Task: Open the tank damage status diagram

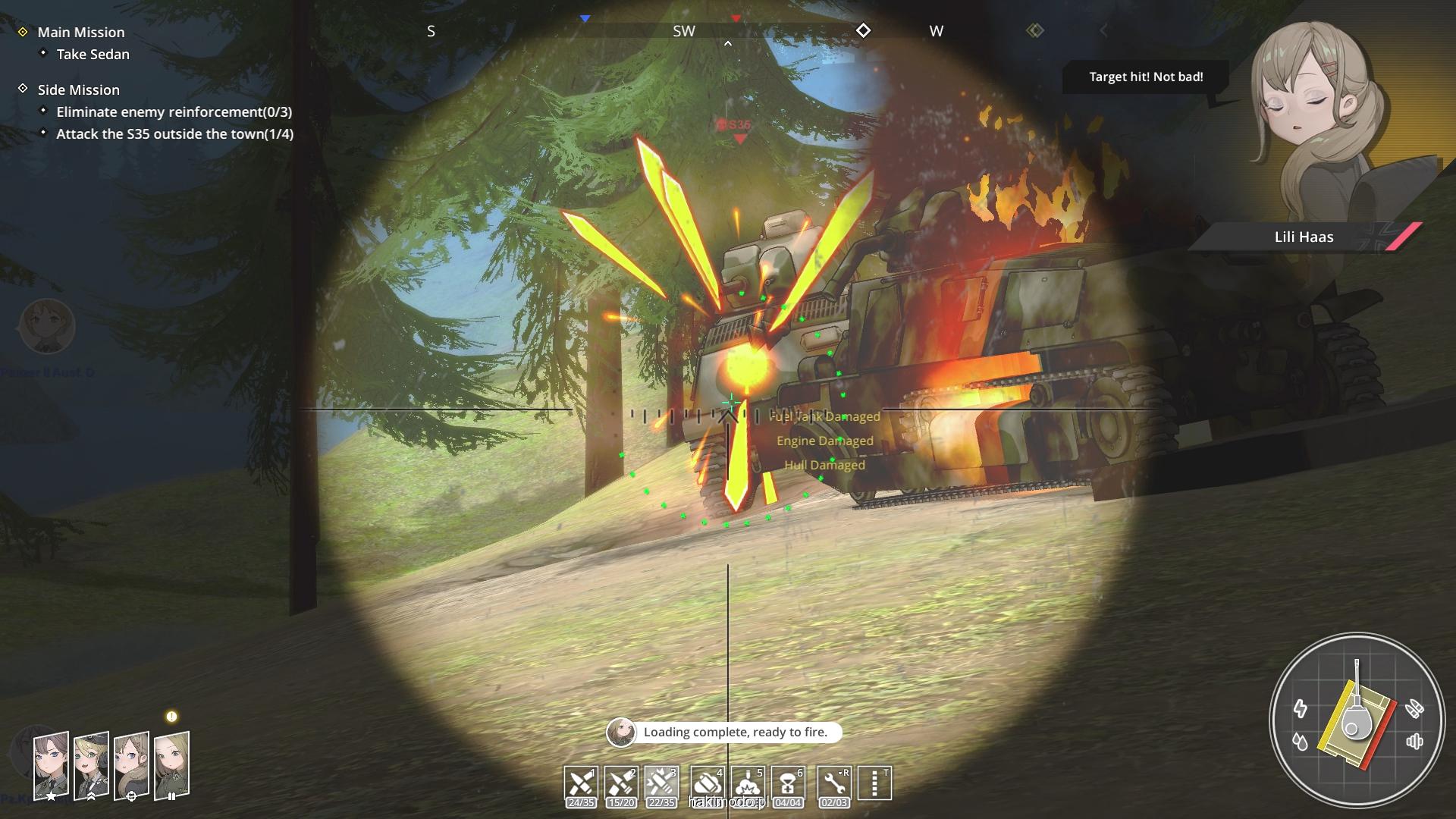Action: [1357, 720]
